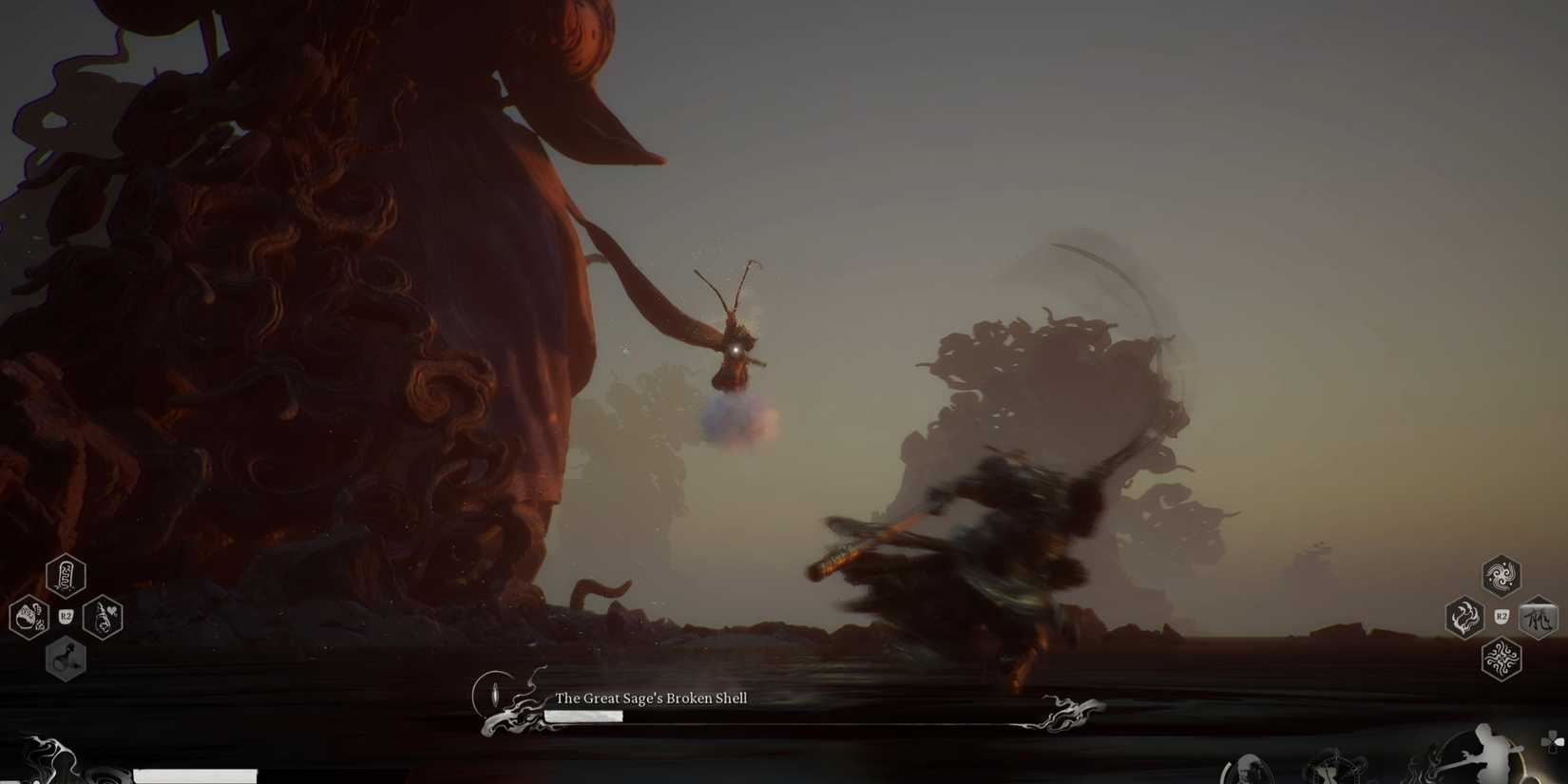
Task: Activate the Cloud Step spell icon
Action: click(x=1502, y=576)
